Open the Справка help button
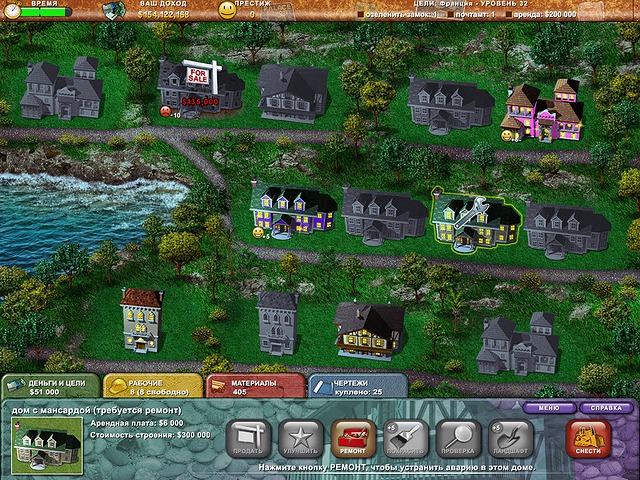Screen dimensions: 640x480 604,408
